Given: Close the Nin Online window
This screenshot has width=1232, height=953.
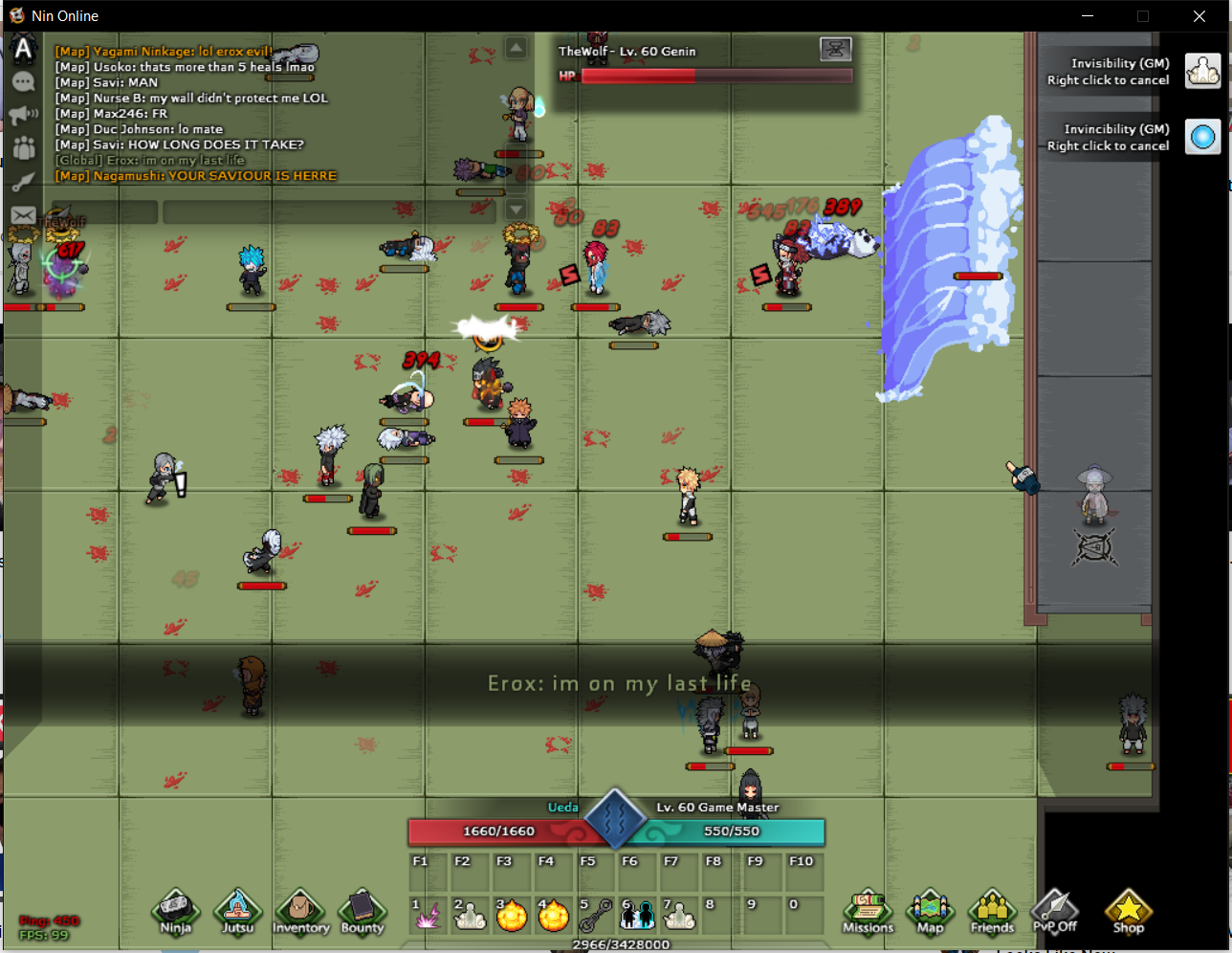Looking at the screenshot, I should tap(1199, 16).
